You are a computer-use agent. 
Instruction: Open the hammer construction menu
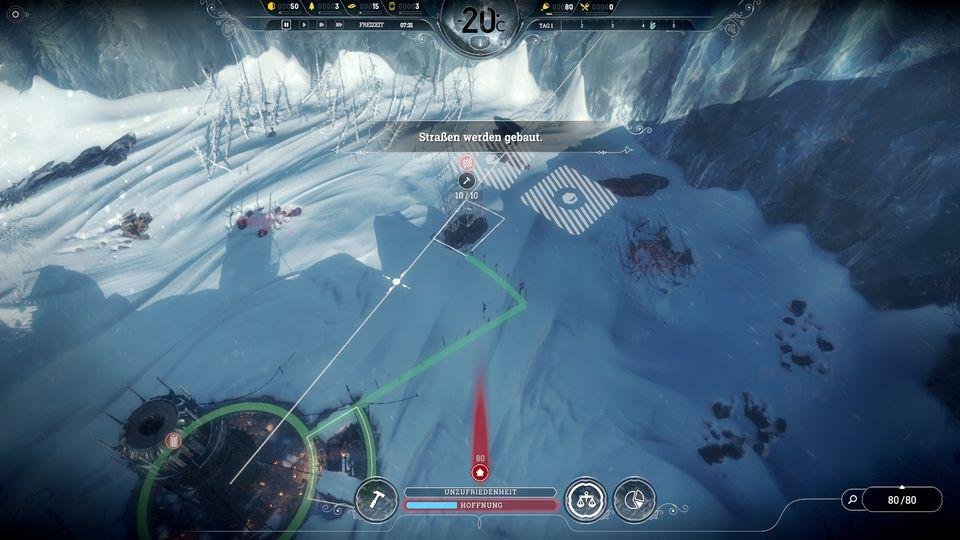(x=376, y=499)
